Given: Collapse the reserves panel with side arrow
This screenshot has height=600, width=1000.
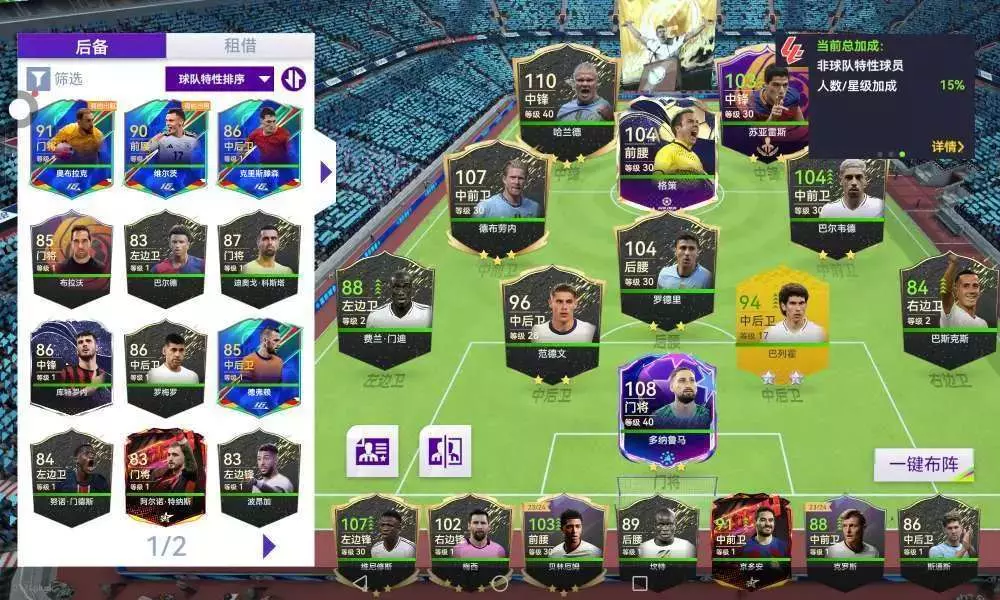Looking at the screenshot, I should 325,172.
